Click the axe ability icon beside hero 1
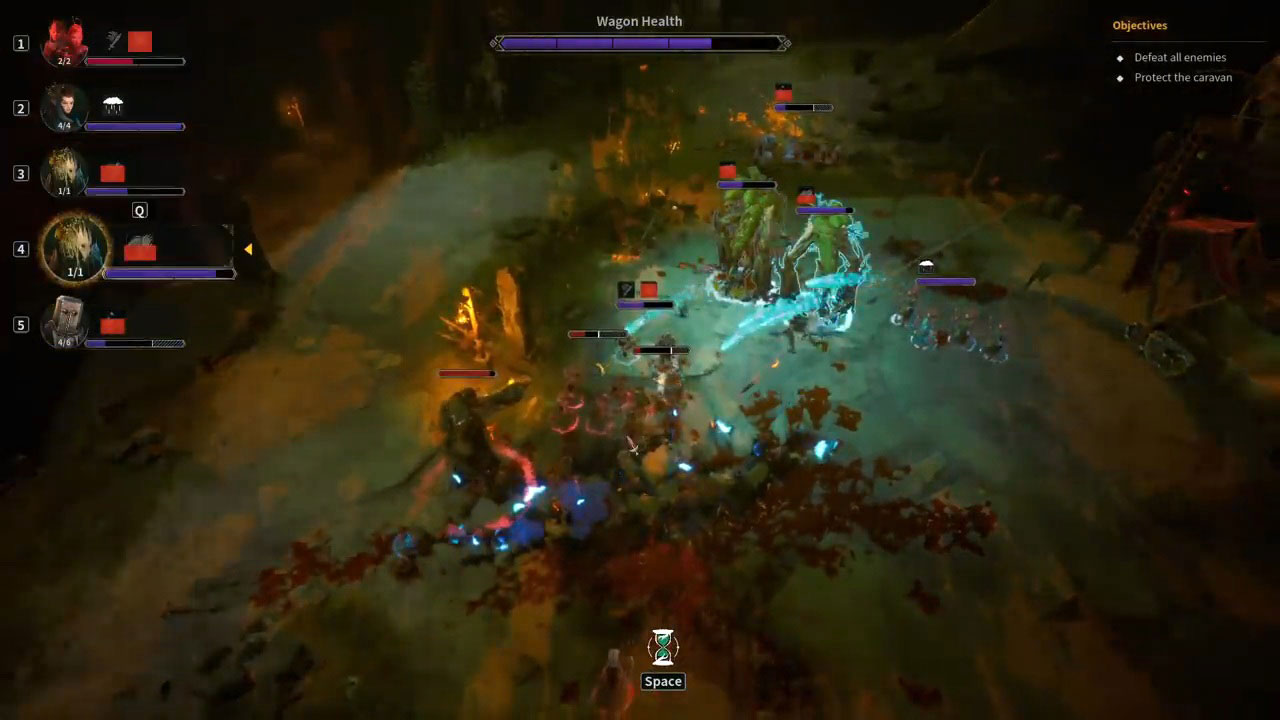The width and height of the screenshot is (1280, 720). [114, 40]
